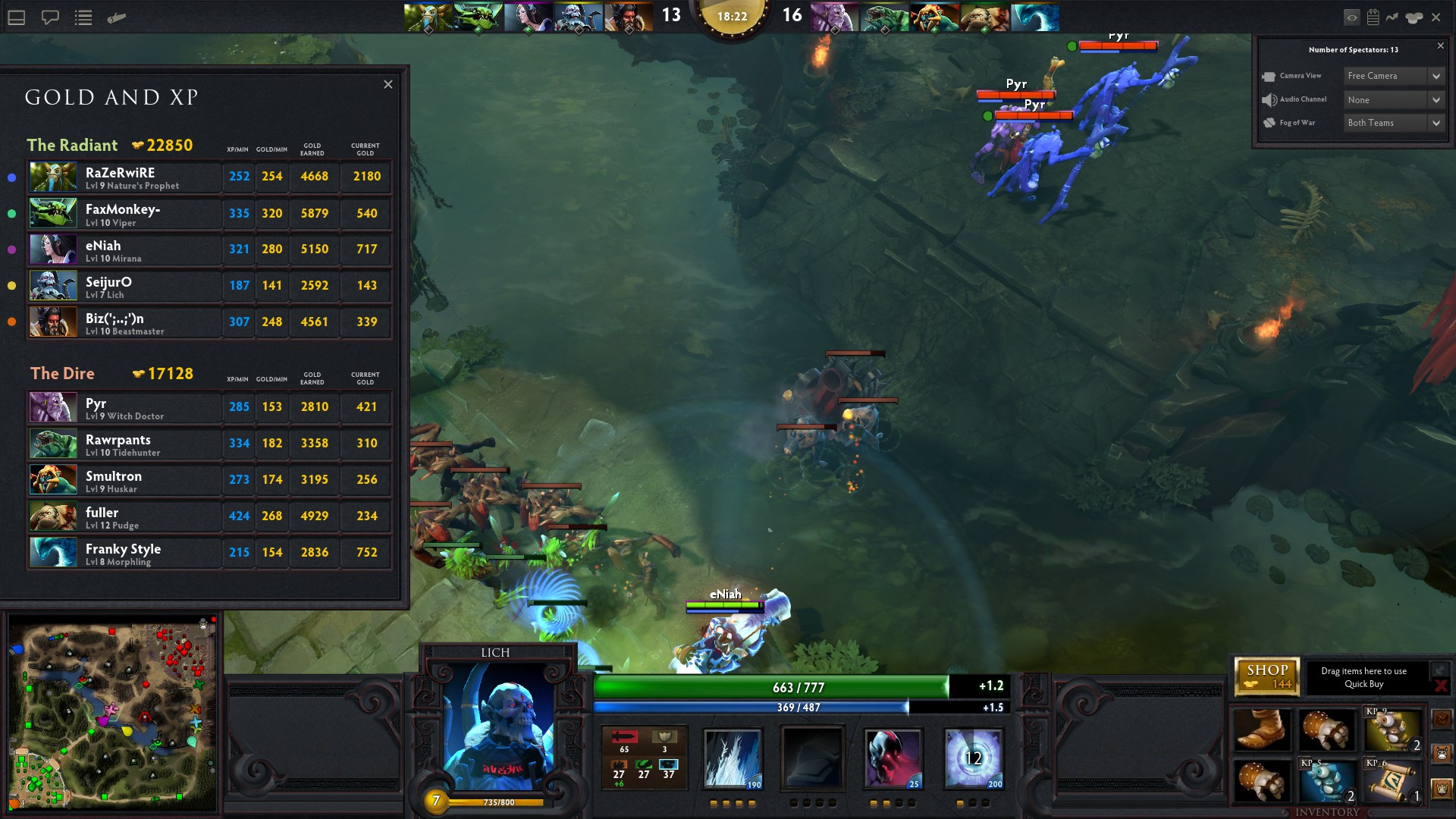
Task: Change the Fog of War dropdown
Action: (1394, 123)
